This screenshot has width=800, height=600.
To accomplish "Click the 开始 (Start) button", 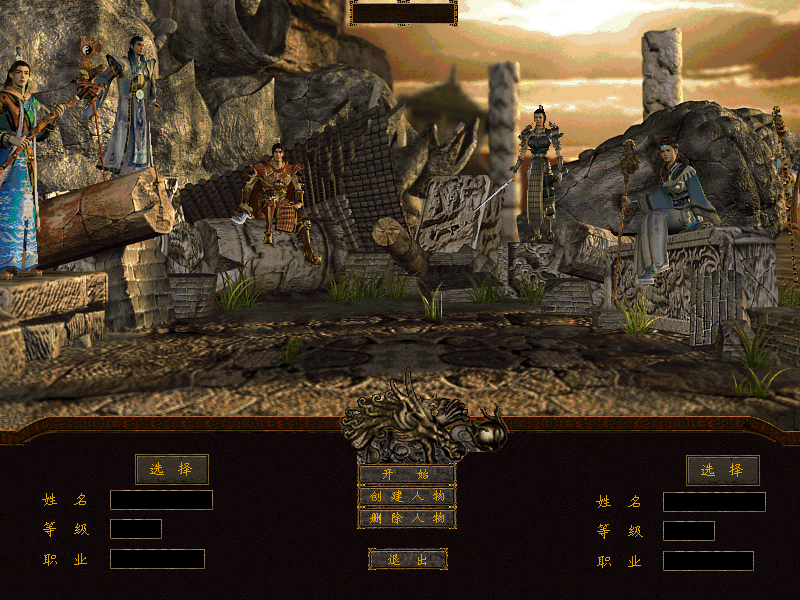I will (x=407, y=474).
